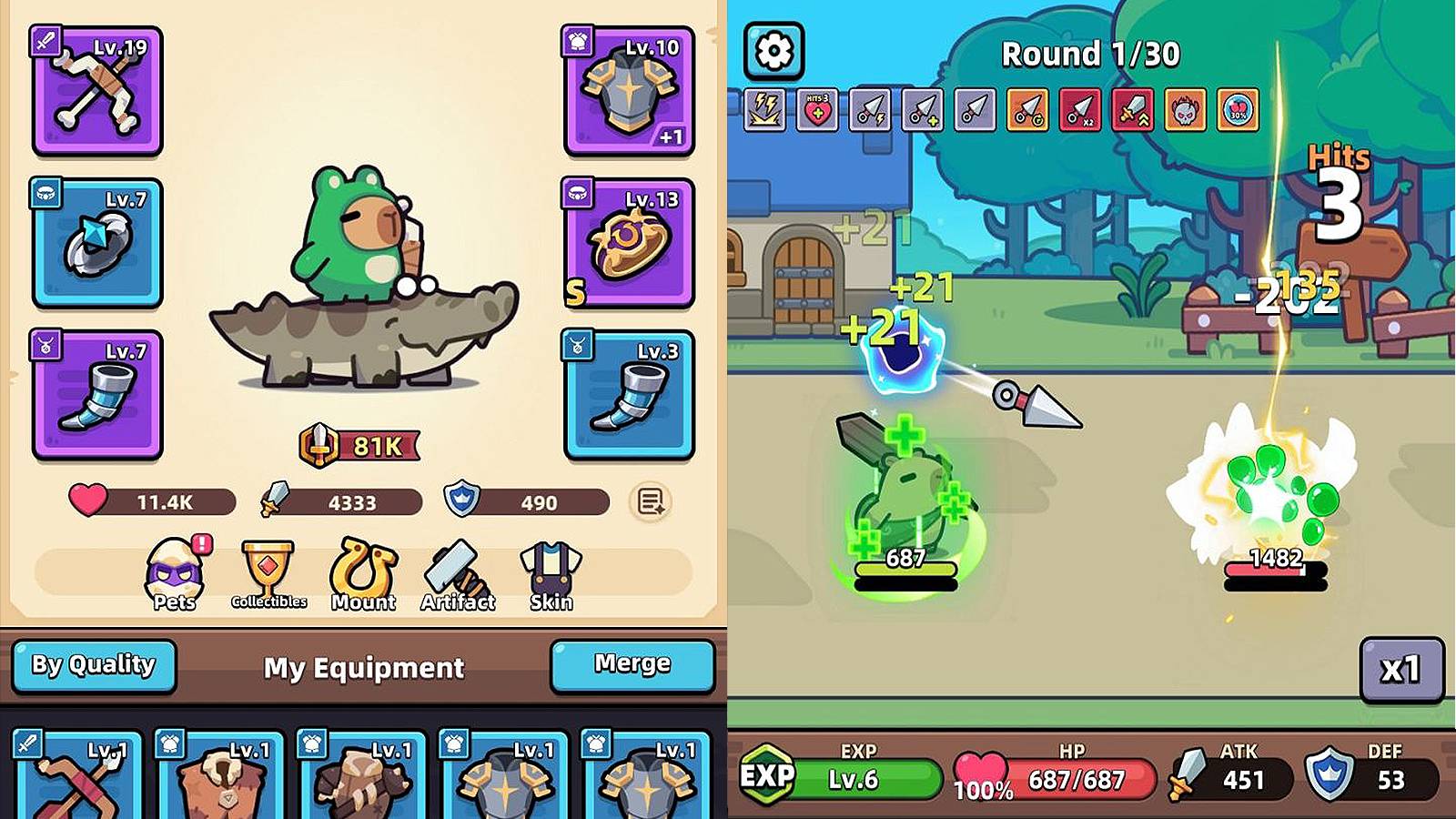The height and width of the screenshot is (819, 1456).
Task: Inspect the orange skull skill icon
Action: (1185, 111)
